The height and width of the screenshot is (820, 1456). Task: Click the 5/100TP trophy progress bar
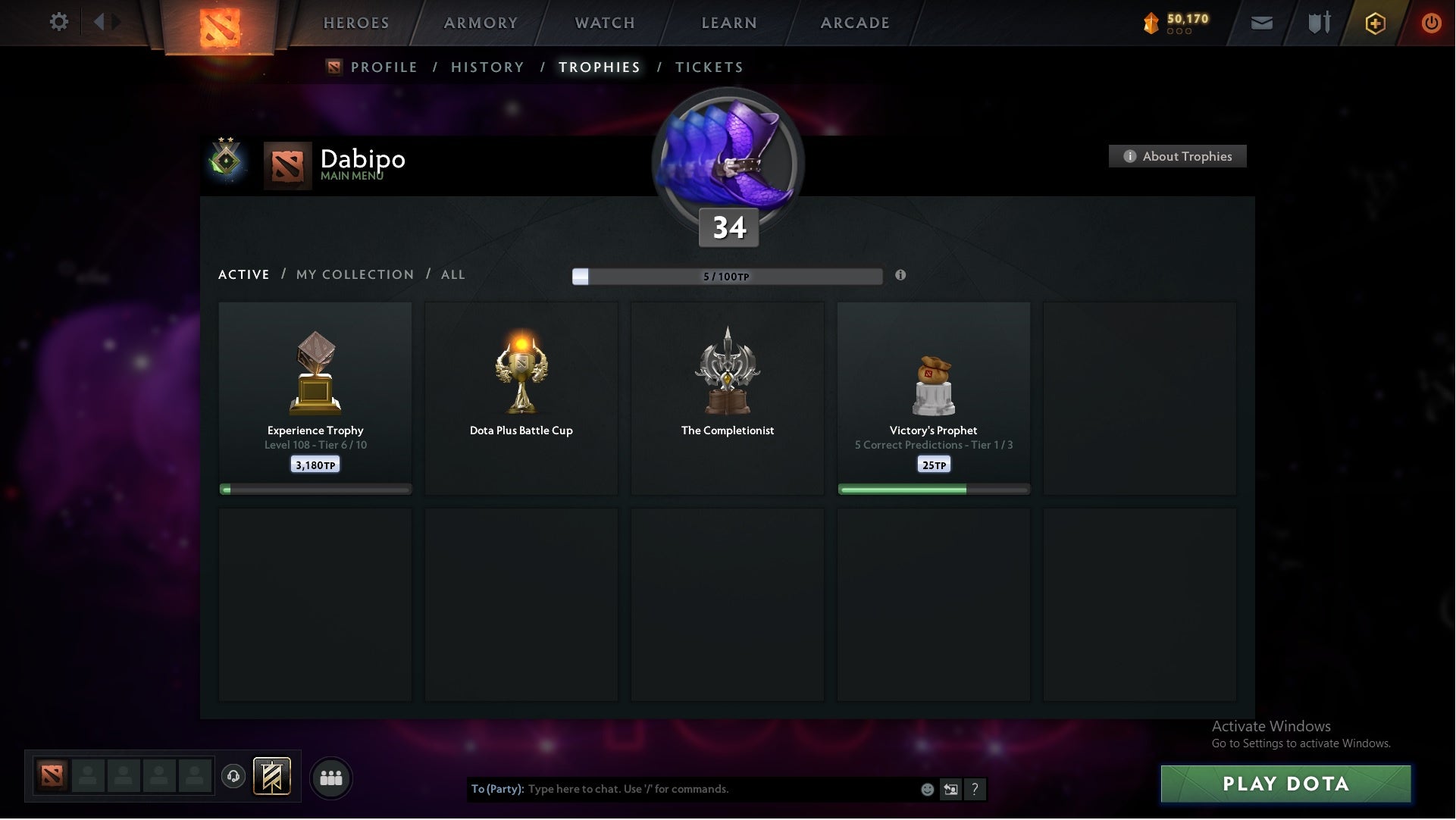[728, 276]
